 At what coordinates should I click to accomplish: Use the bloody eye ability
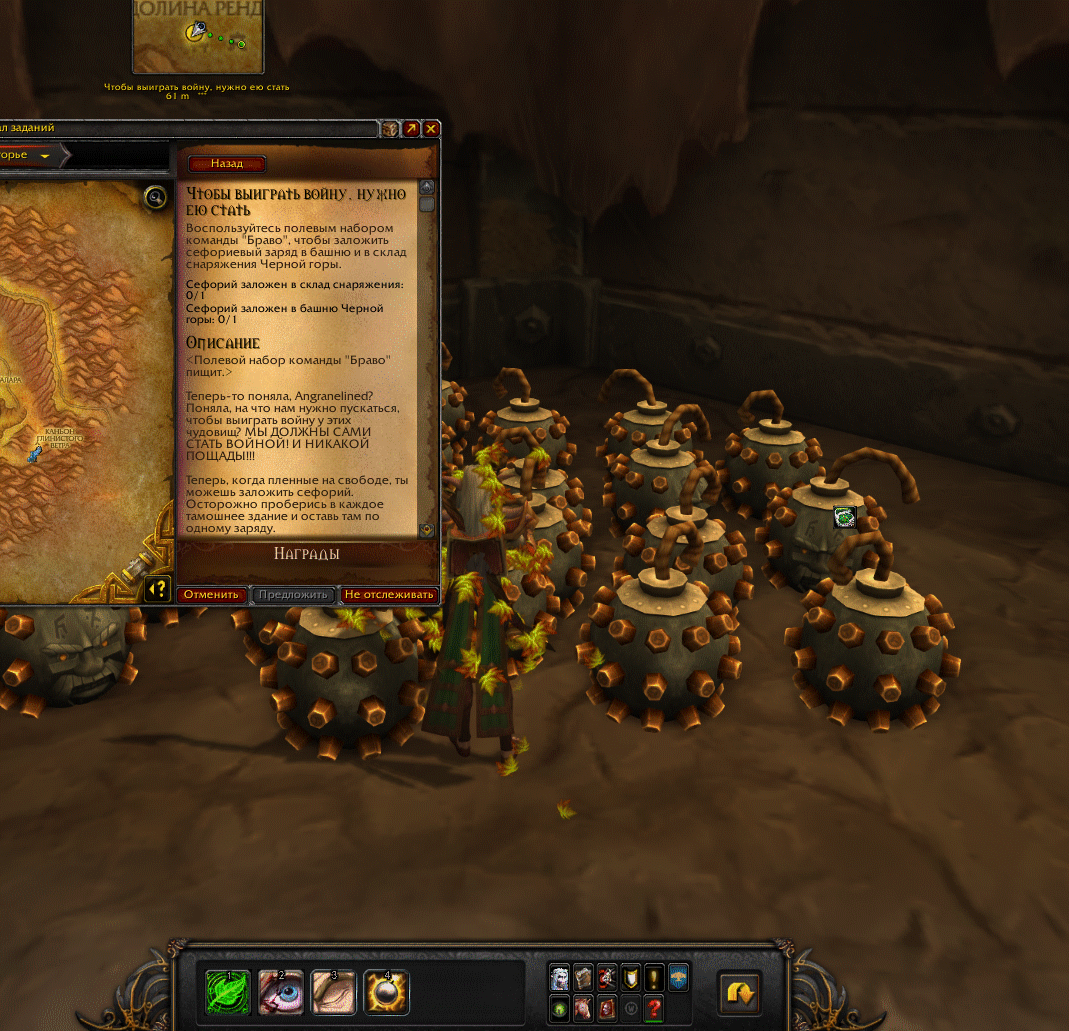click(281, 992)
